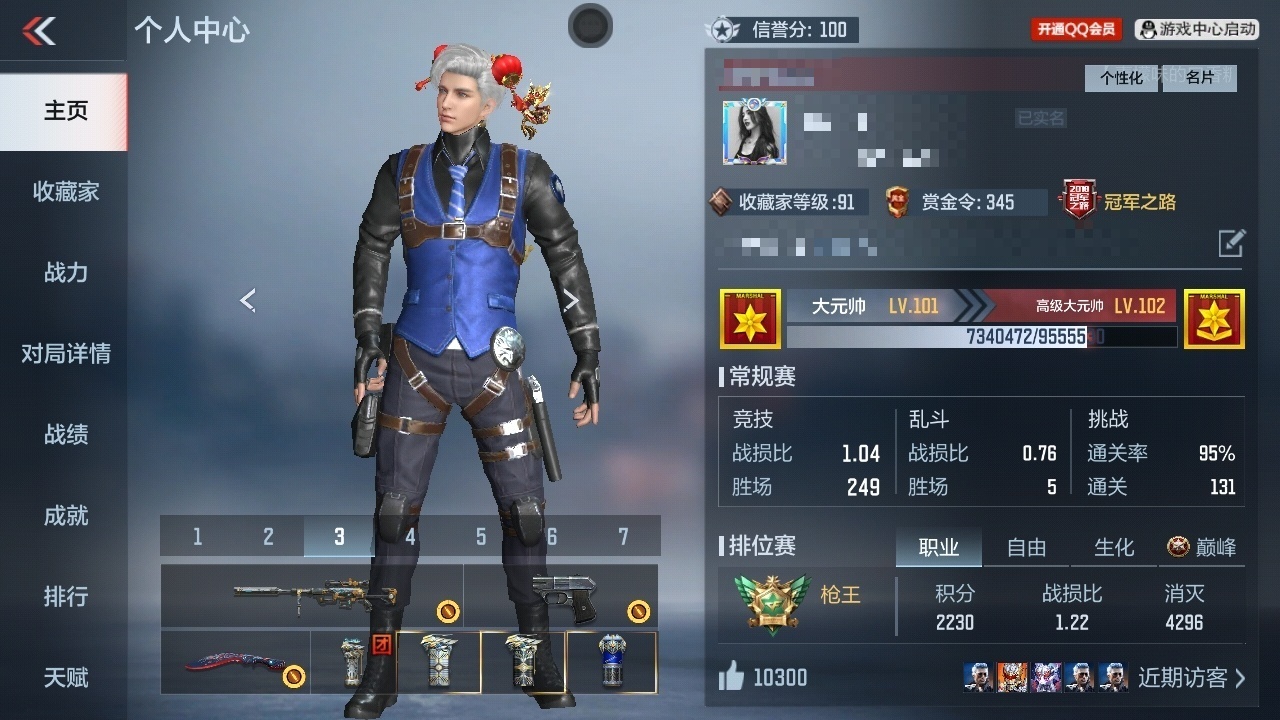Open 对局详情 match details
The height and width of the screenshot is (720, 1280).
click(x=65, y=353)
